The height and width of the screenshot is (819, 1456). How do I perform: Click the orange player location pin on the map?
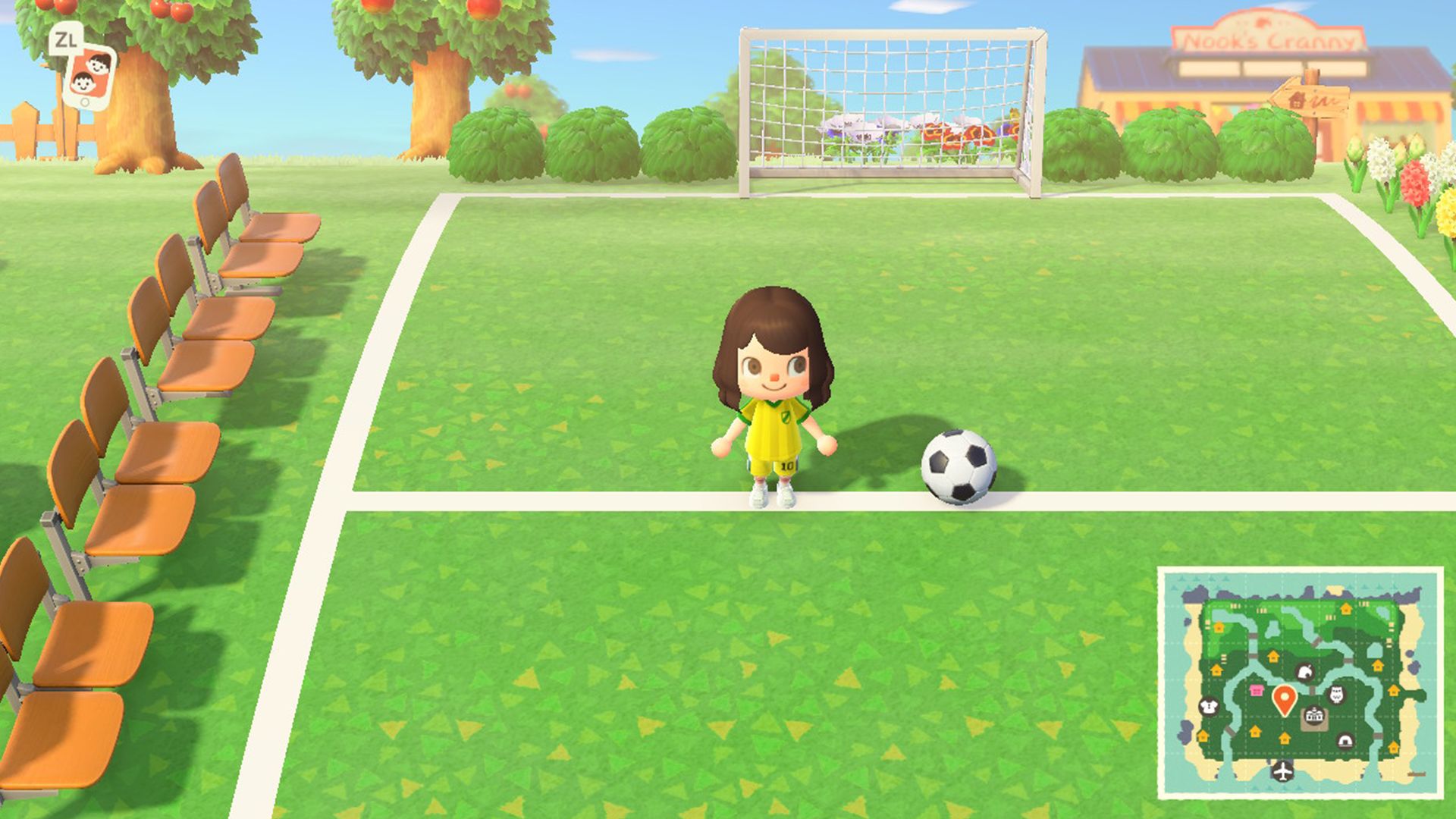(x=1284, y=698)
